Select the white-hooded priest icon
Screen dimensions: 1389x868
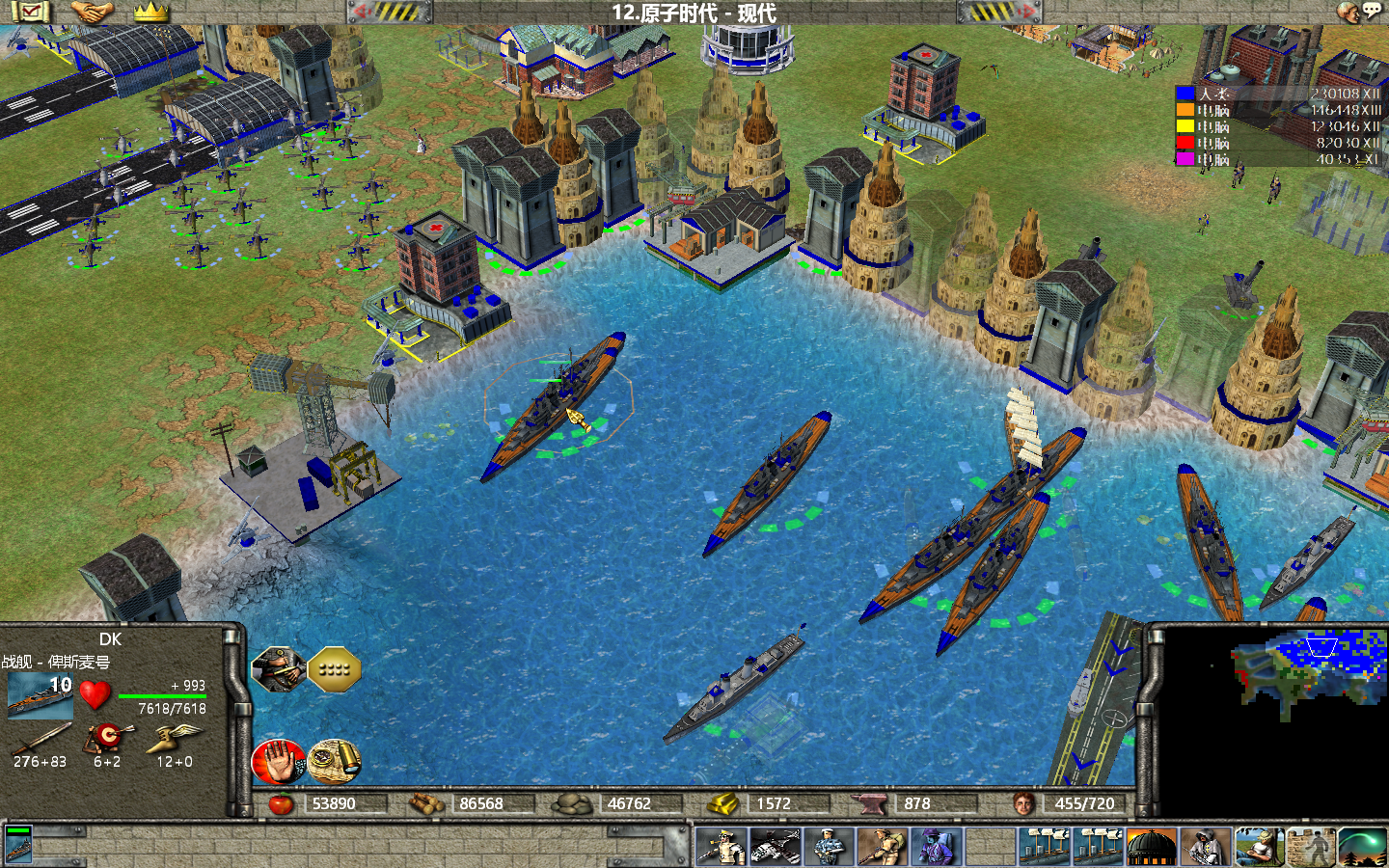(x=1205, y=847)
